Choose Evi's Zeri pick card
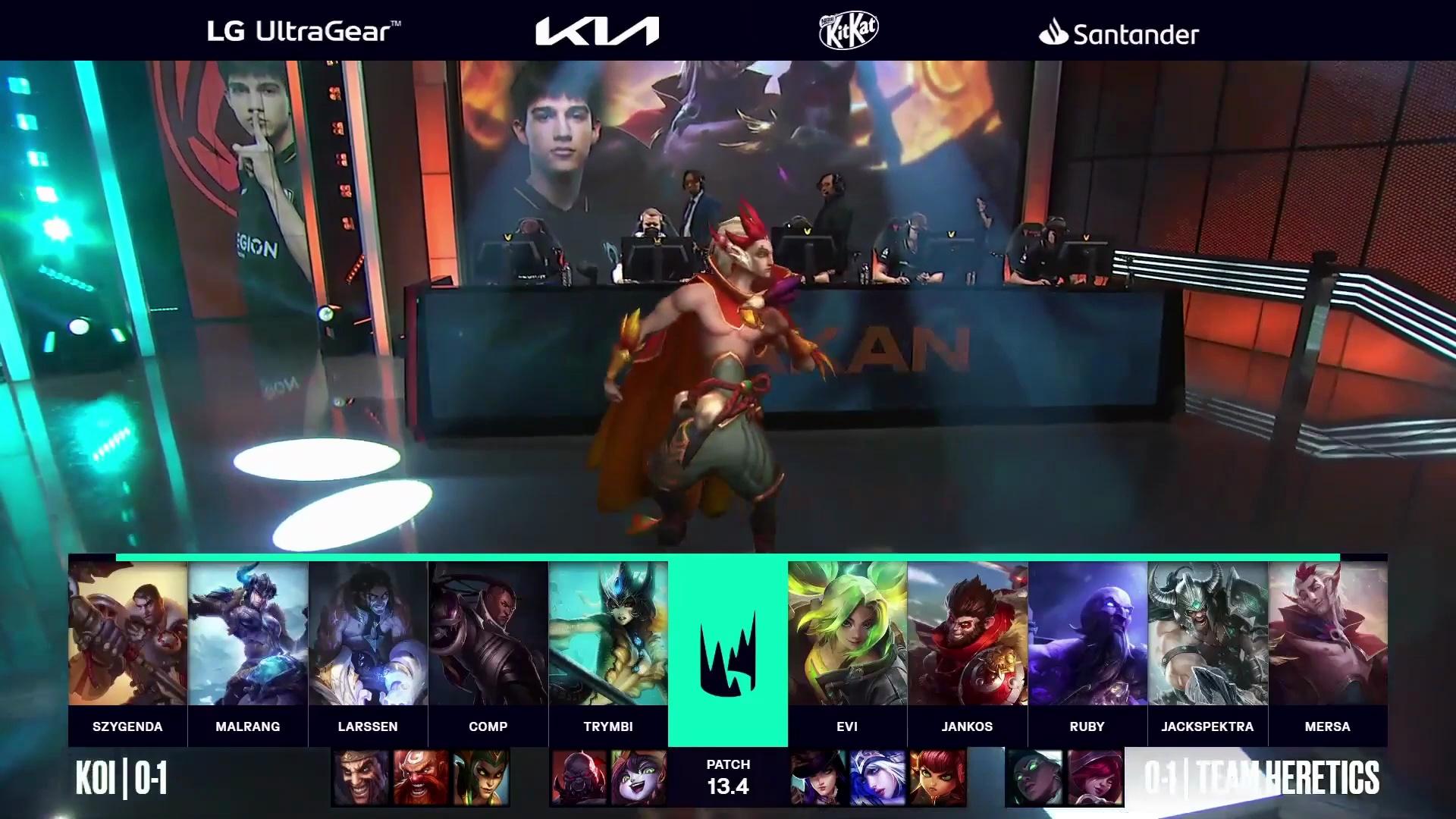This screenshot has height=819, width=1456. (x=847, y=634)
